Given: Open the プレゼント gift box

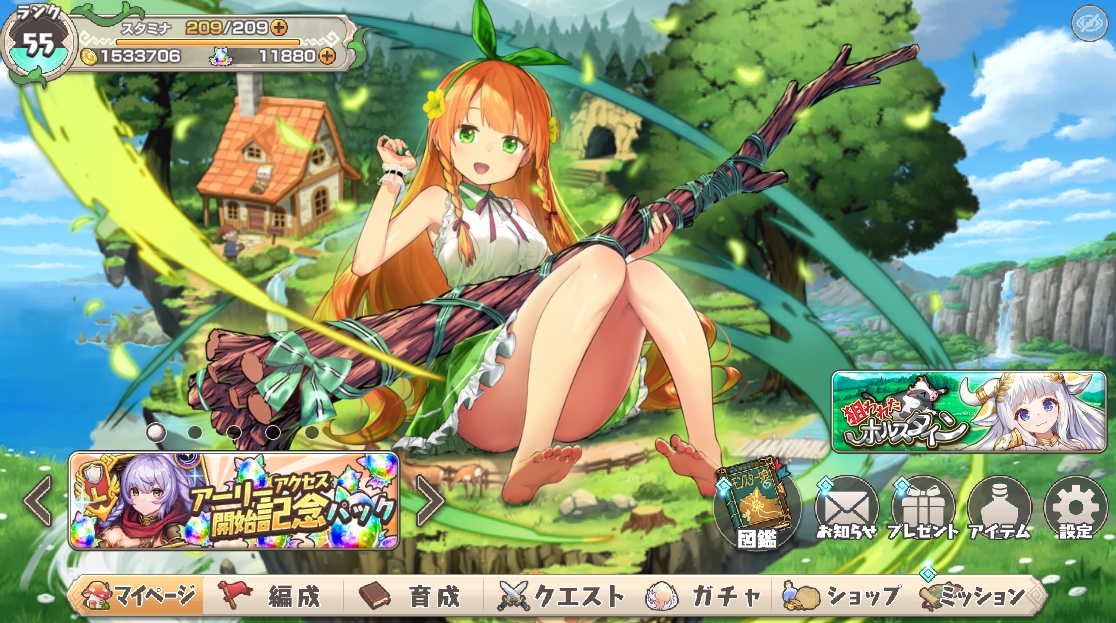Looking at the screenshot, I should (x=922, y=507).
